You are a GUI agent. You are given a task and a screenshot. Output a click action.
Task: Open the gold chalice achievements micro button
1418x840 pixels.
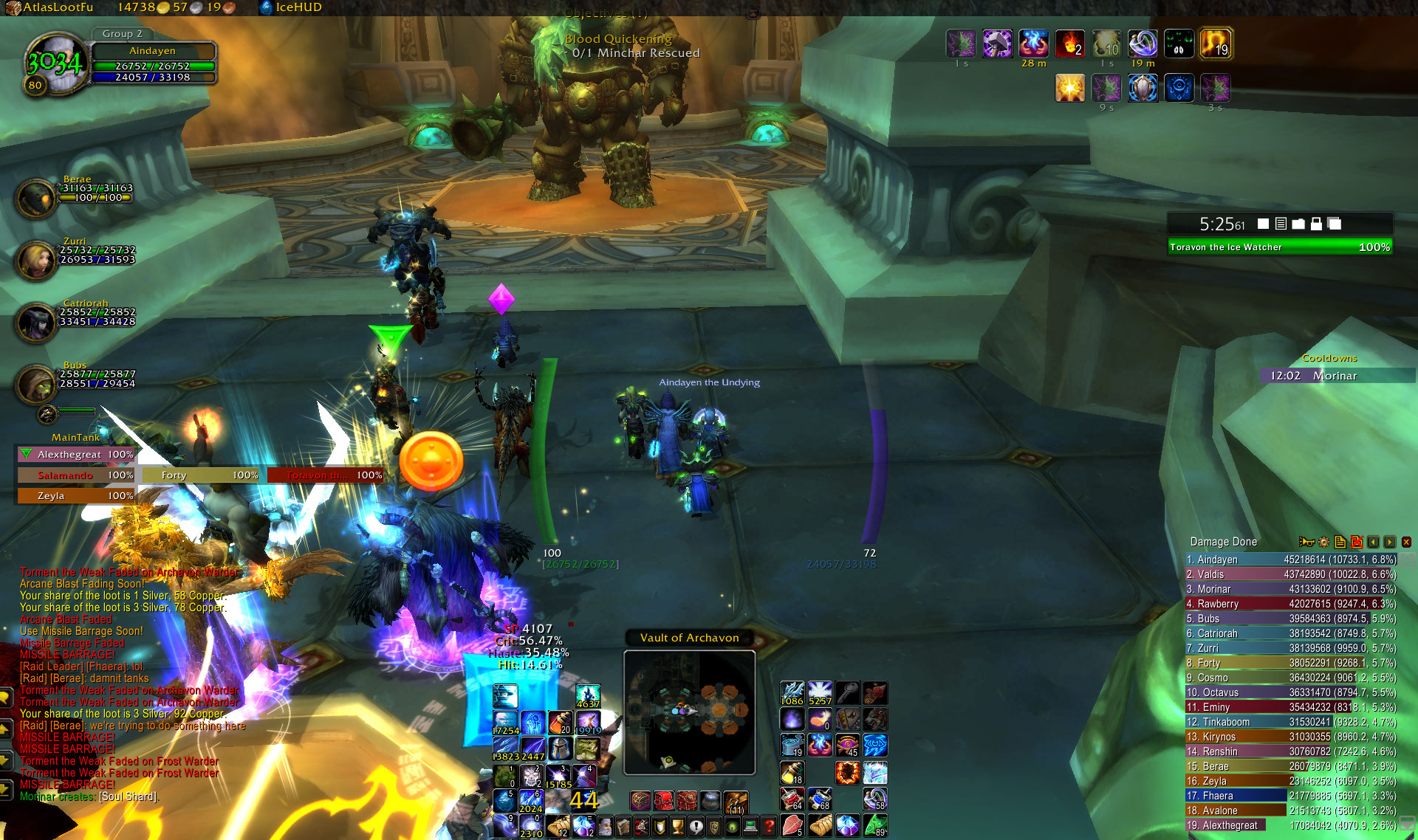tap(677, 827)
